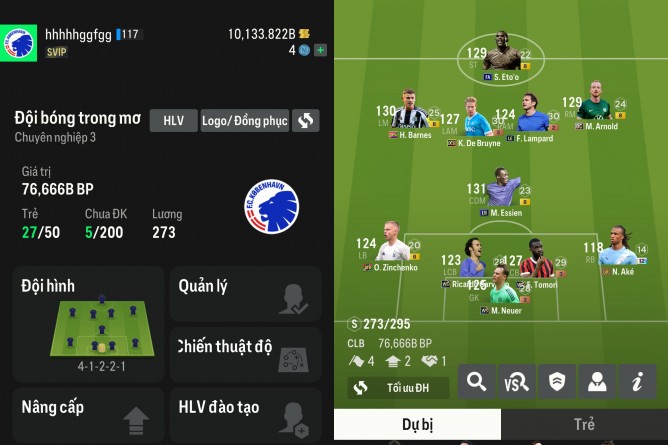Open the HLV manager button
Image resolution: width=668 pixels, height=445 pixels.
point(173,121)
